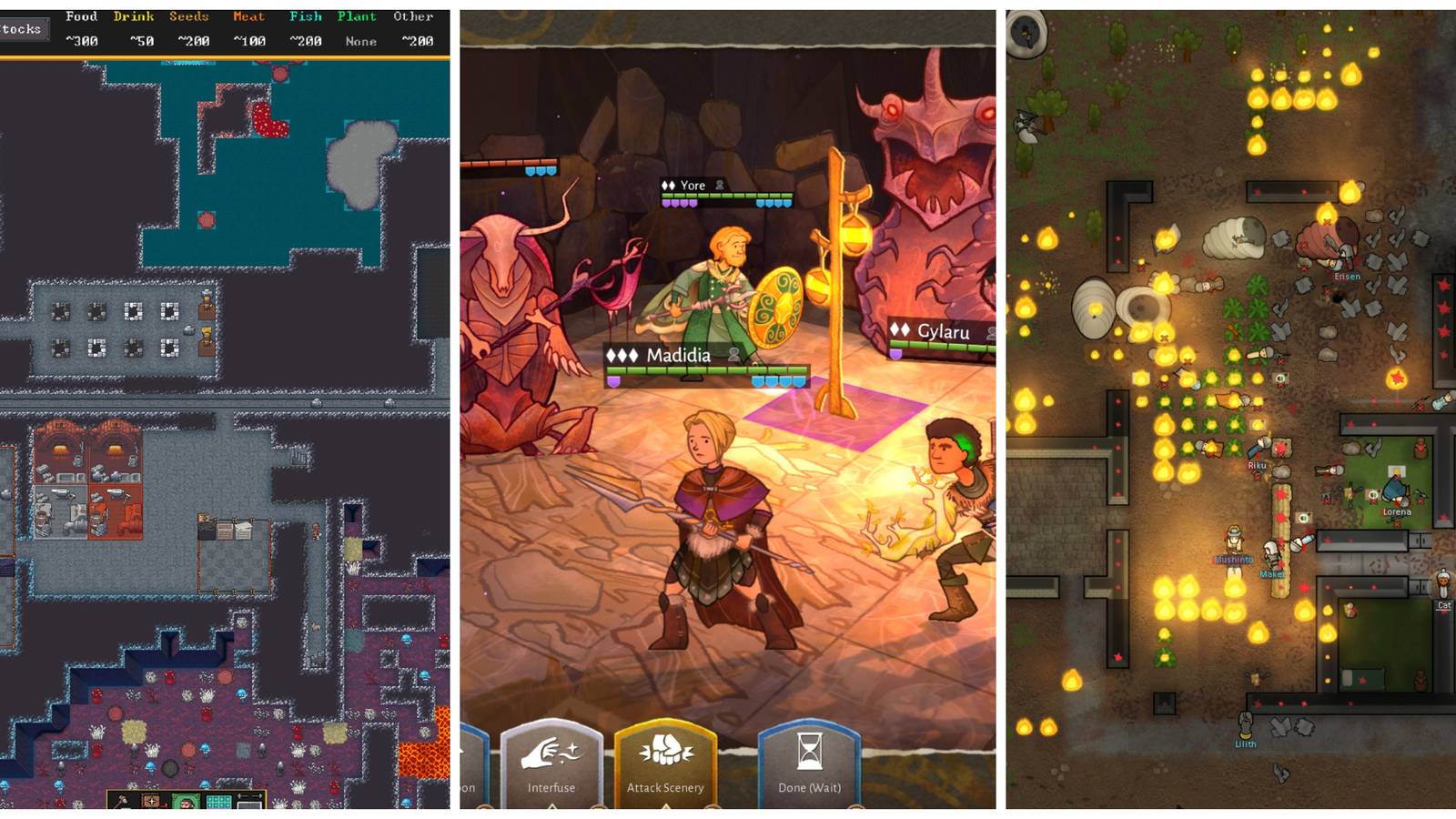Image resolution: width=1456 pixels, height=819 pixels.
Task: Click colonist name label Erisen
Action: coord(1349,278)
